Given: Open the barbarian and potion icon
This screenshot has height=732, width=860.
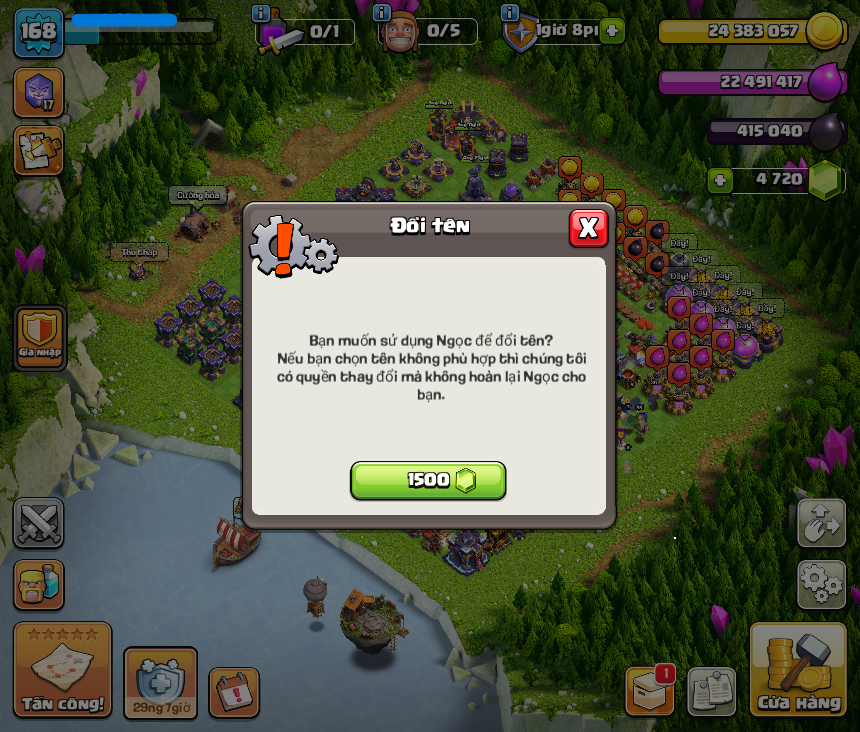Looking at the screenshot, I should coord(39,585).
